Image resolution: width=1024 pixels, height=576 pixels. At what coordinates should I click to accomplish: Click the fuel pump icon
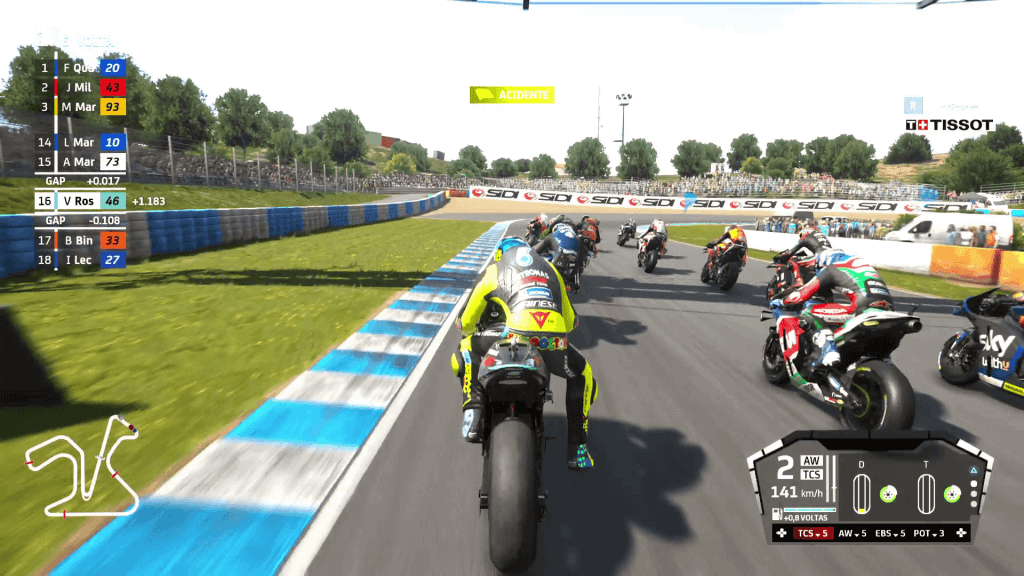coord(777,514)
